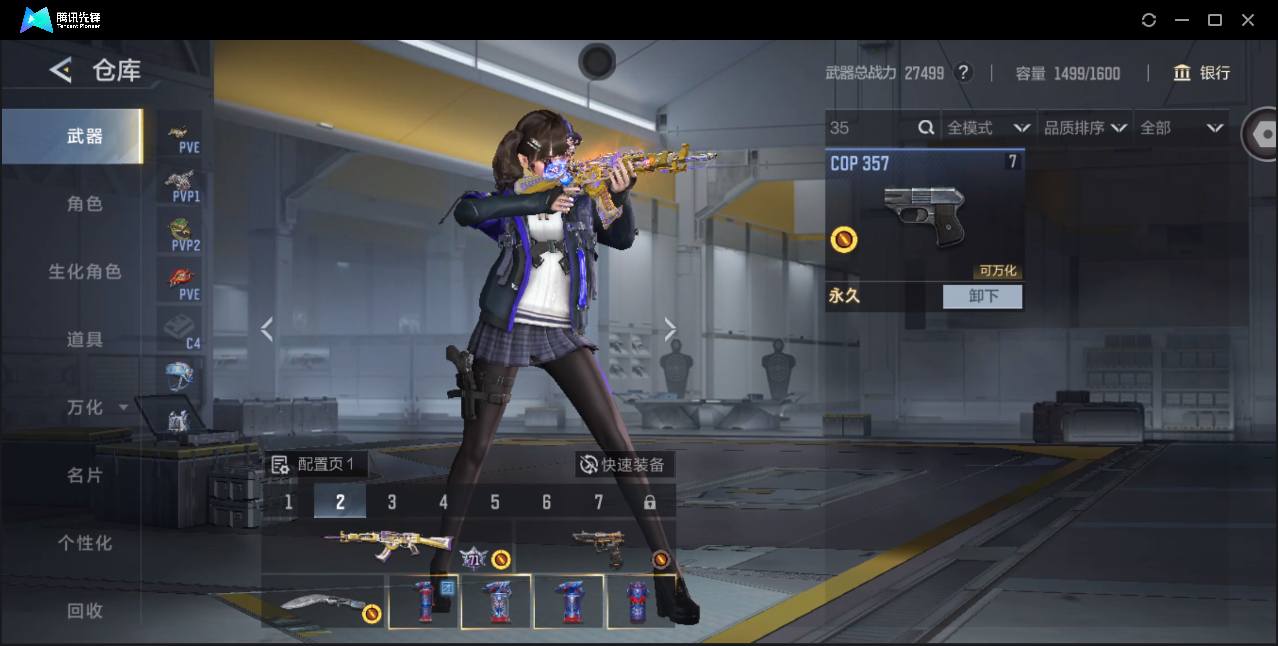Select the 生化角色 category
Image resolution: width=1278 pixels, height=646 pixels.
click(84, 272)
